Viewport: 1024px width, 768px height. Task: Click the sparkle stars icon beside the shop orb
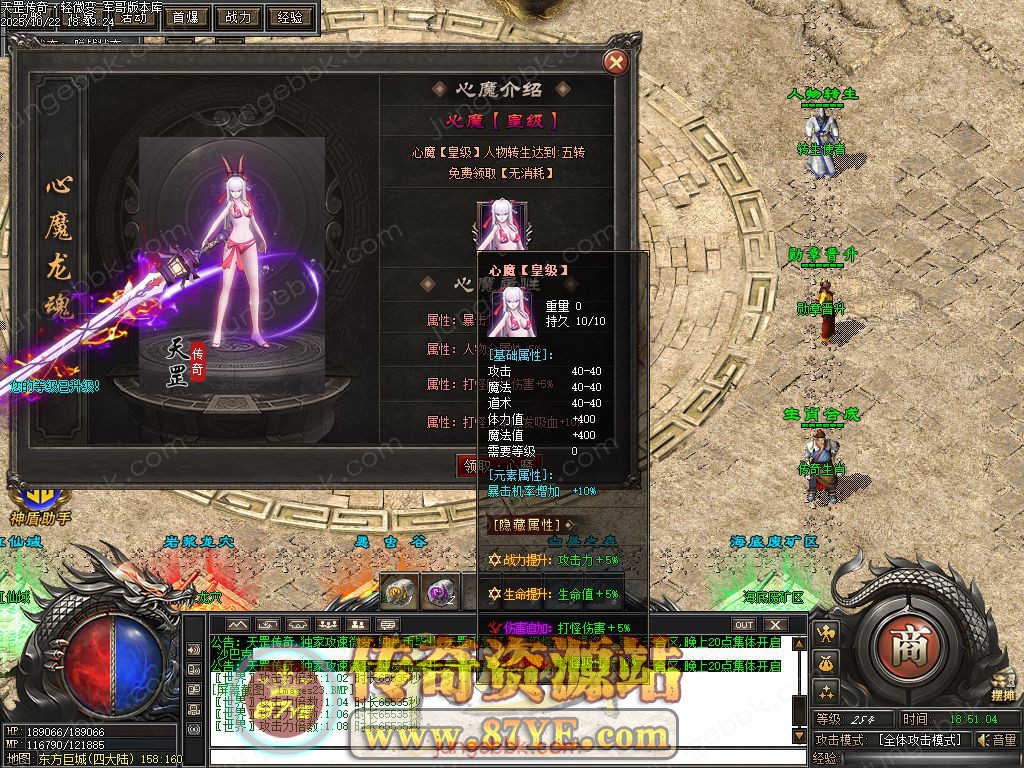point(827,691)
